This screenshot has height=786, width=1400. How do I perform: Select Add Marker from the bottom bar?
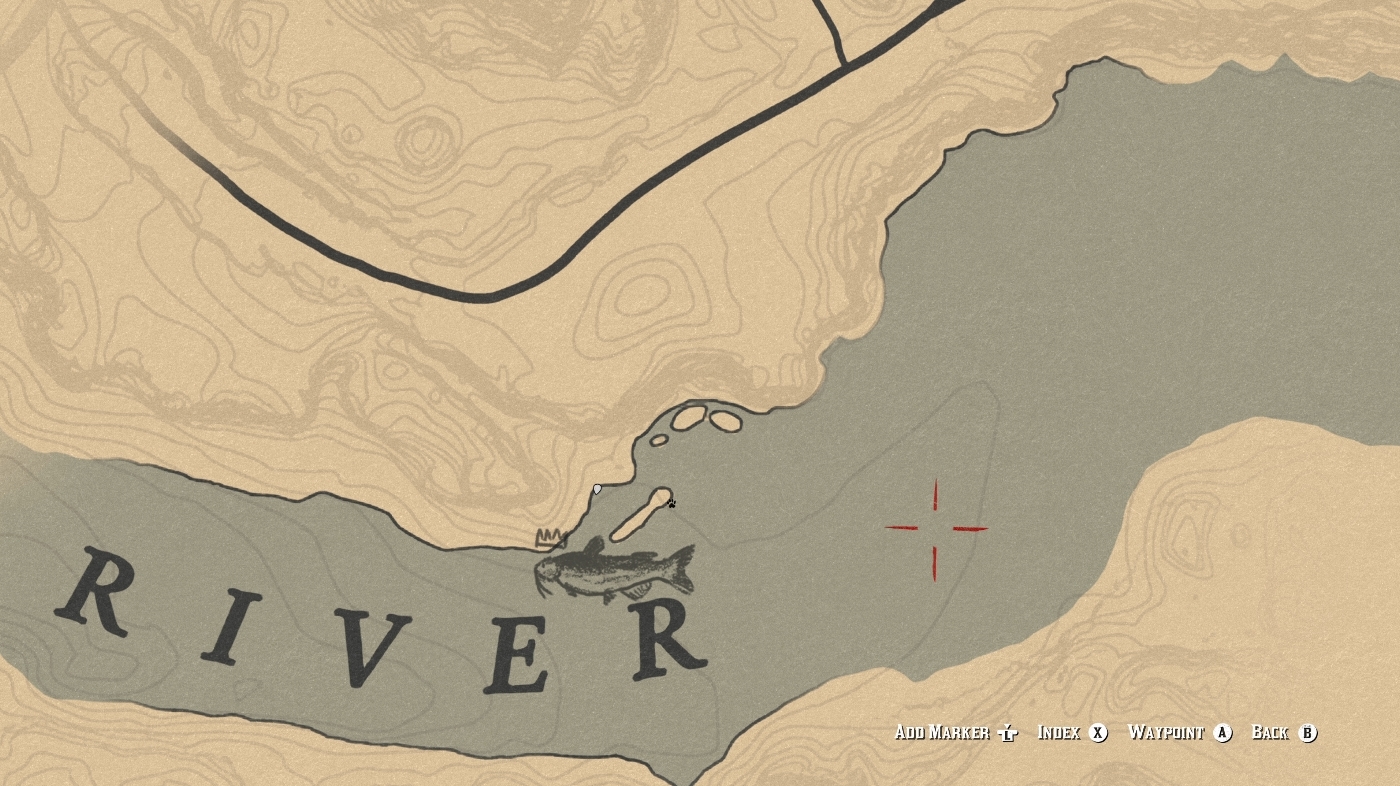944,733
